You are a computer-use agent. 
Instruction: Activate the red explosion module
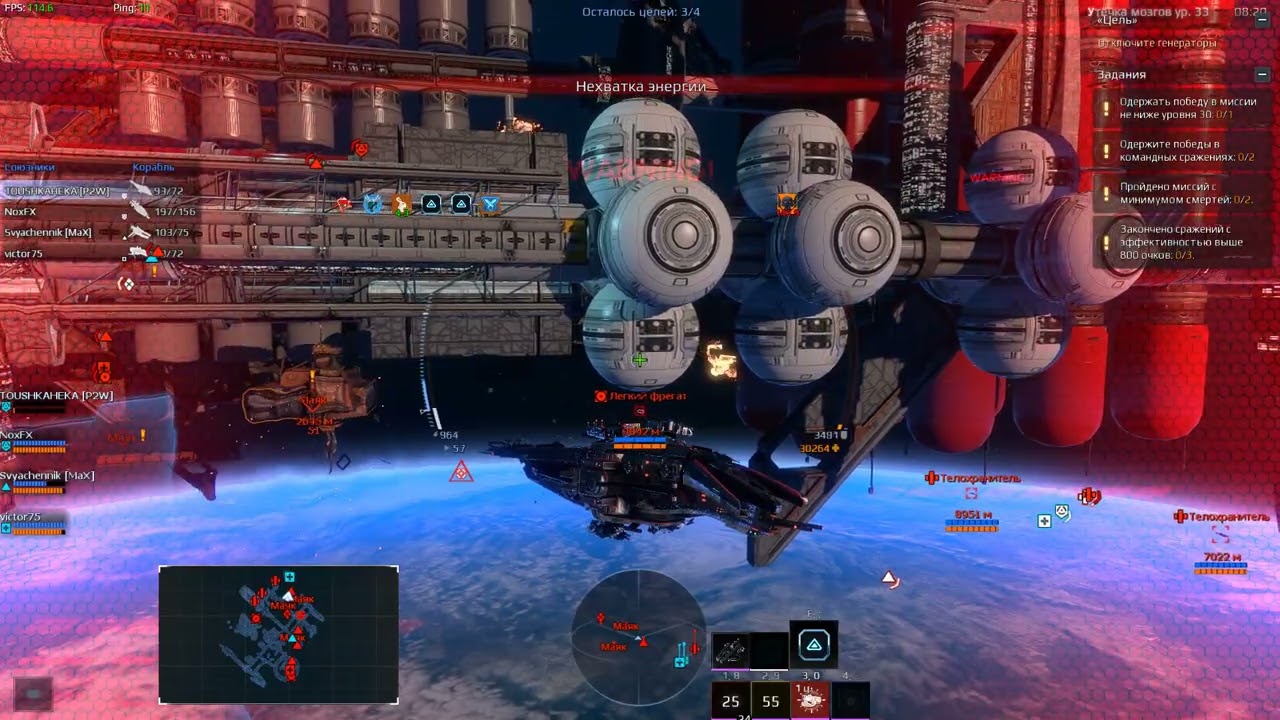pos(810,701)
